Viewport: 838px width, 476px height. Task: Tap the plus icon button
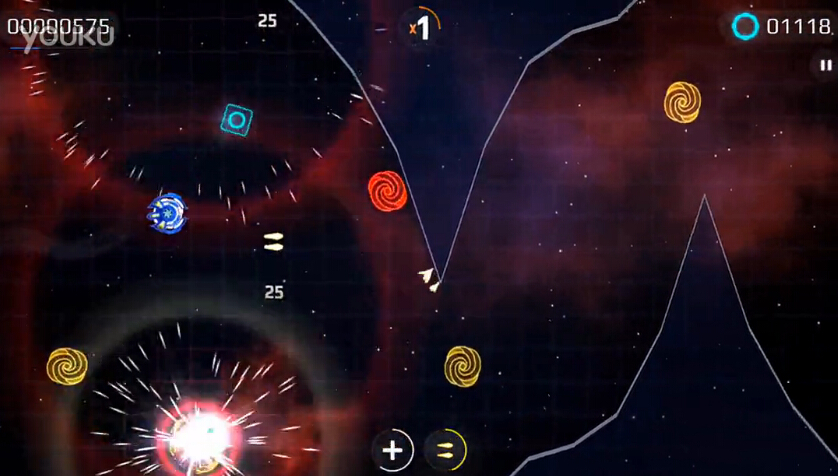tap(393, 451)
